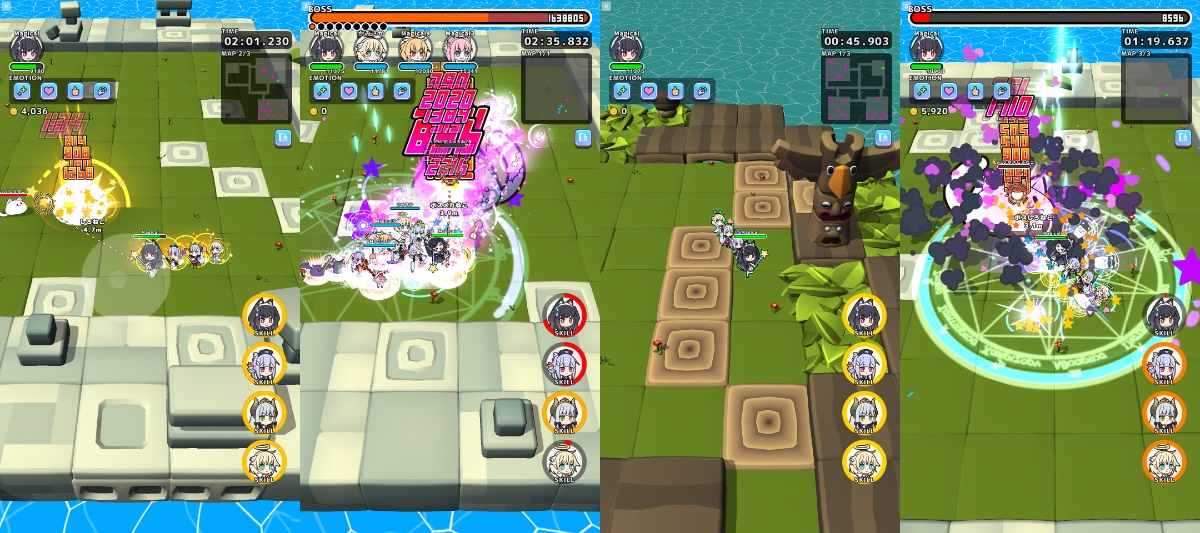
Task: Open the MAP 2/3 minimap
Action: click(256, 89)
